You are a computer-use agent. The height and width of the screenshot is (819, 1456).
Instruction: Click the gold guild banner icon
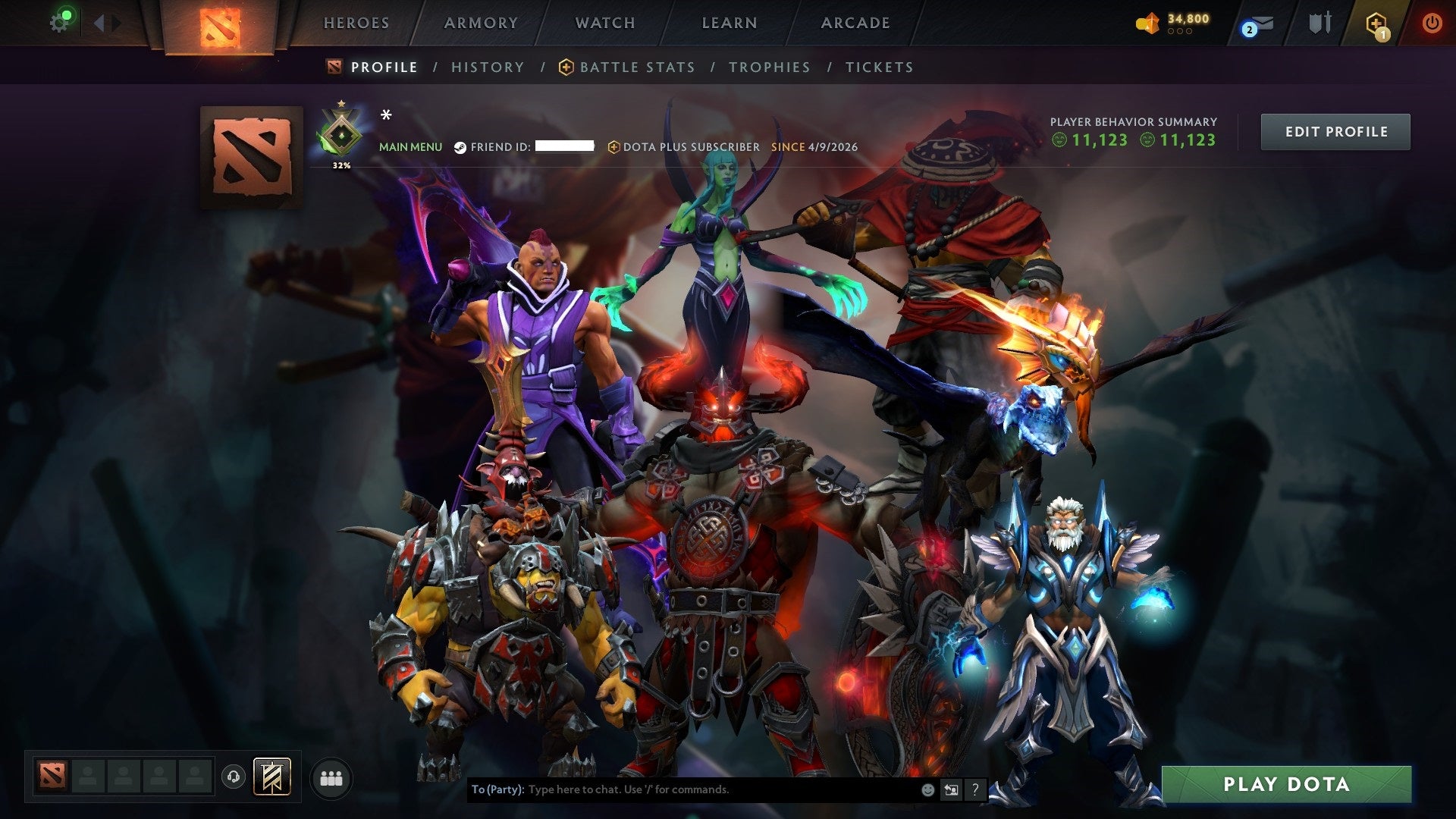pyautogui.click(x=273, y=775)
